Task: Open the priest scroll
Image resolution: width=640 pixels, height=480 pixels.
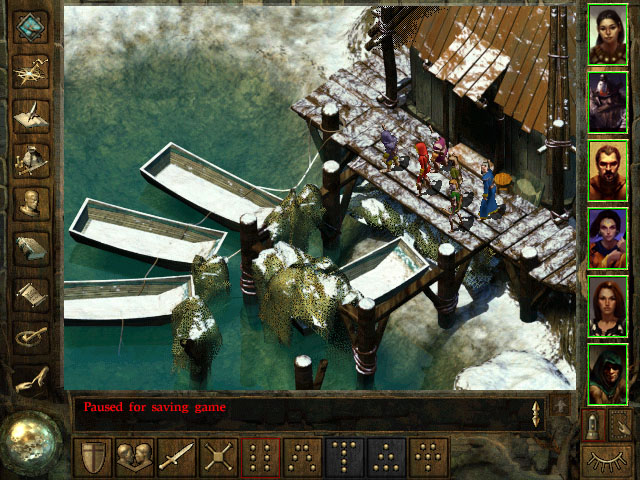Action: [31, 292]
